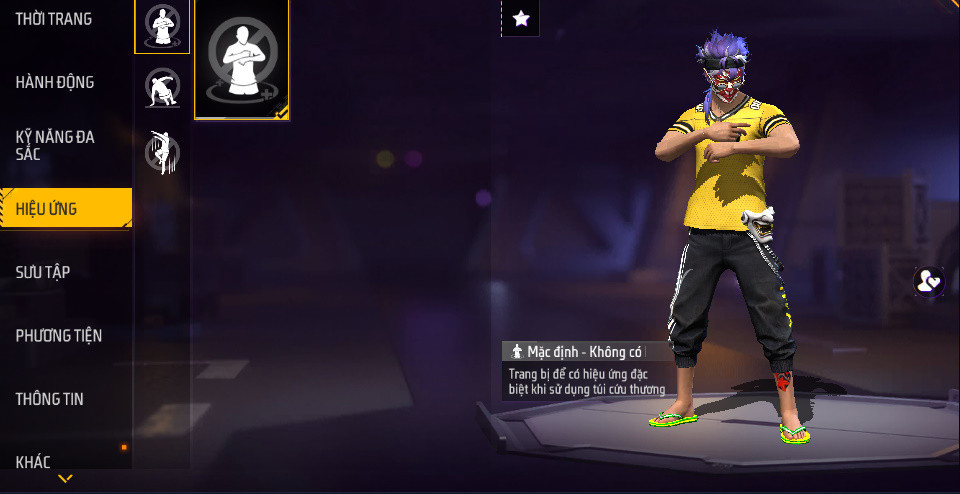Click the yellow down chevron below the menu

[x=65, y=479]
